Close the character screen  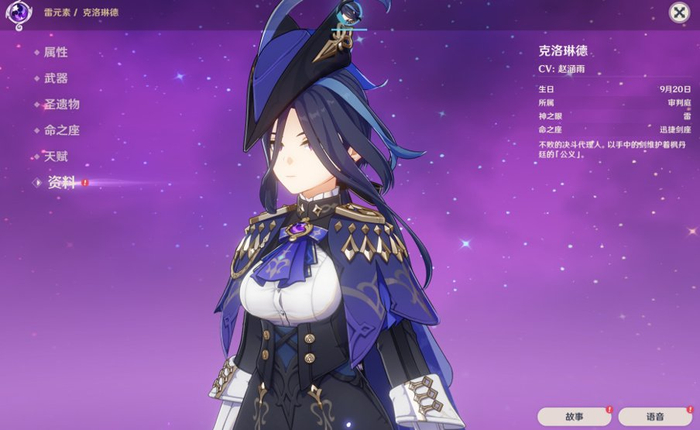(x=679, y=11)
